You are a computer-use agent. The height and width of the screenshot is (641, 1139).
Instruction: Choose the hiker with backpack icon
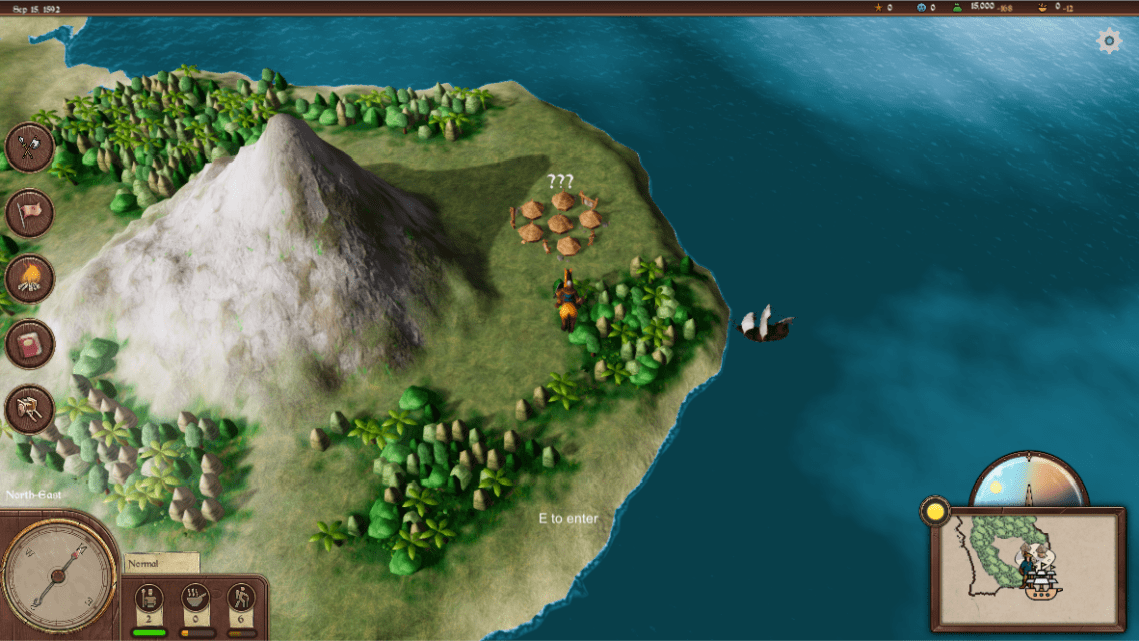[241, 597]
